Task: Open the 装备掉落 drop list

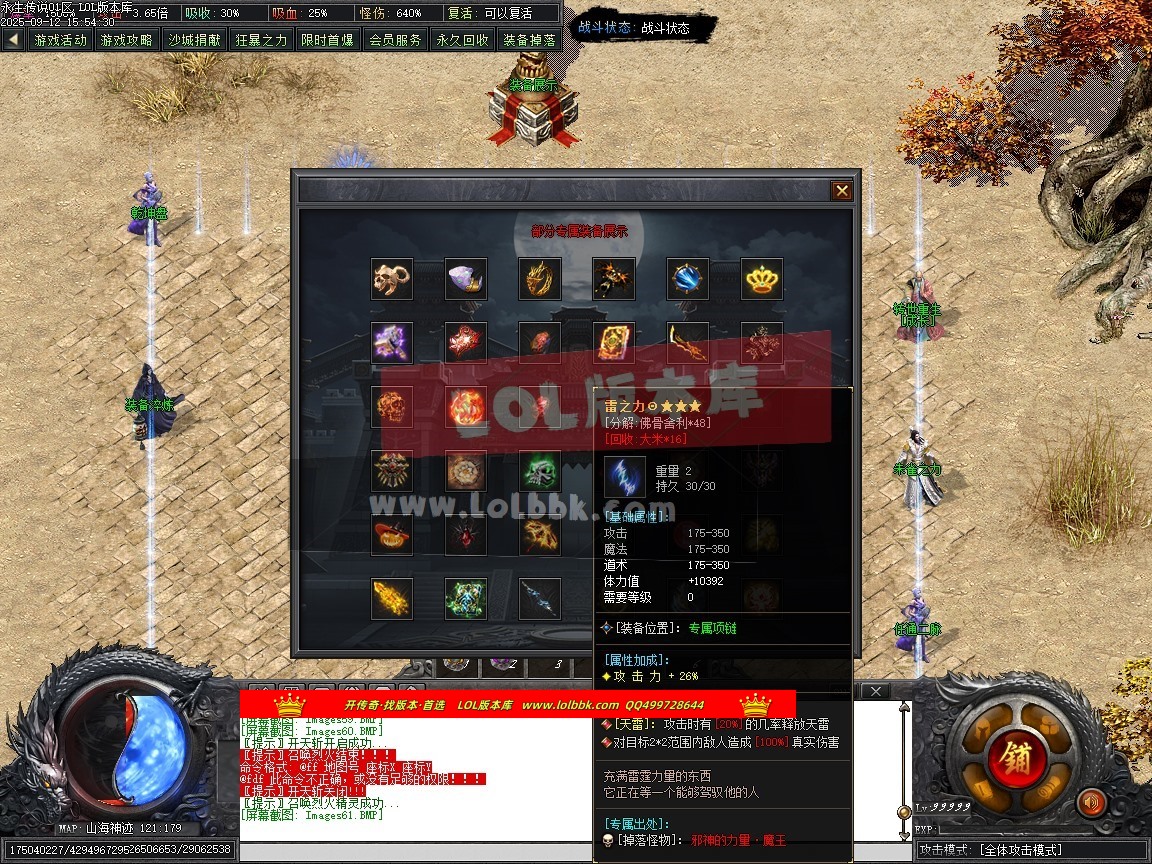Action: tap(529, 40)
